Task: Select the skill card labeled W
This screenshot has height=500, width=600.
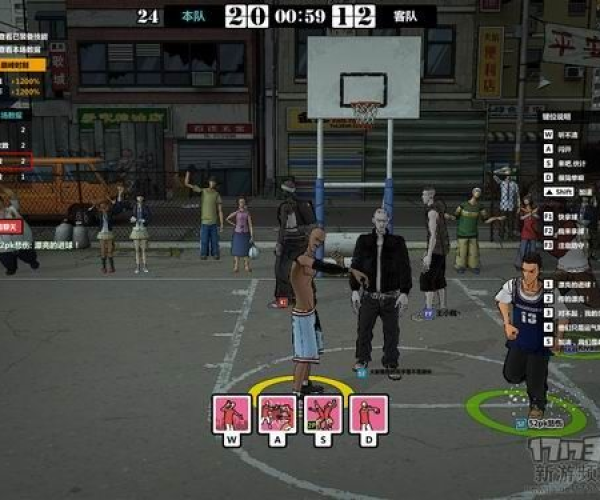Action: pyautogui.click(x=231, y=413)
